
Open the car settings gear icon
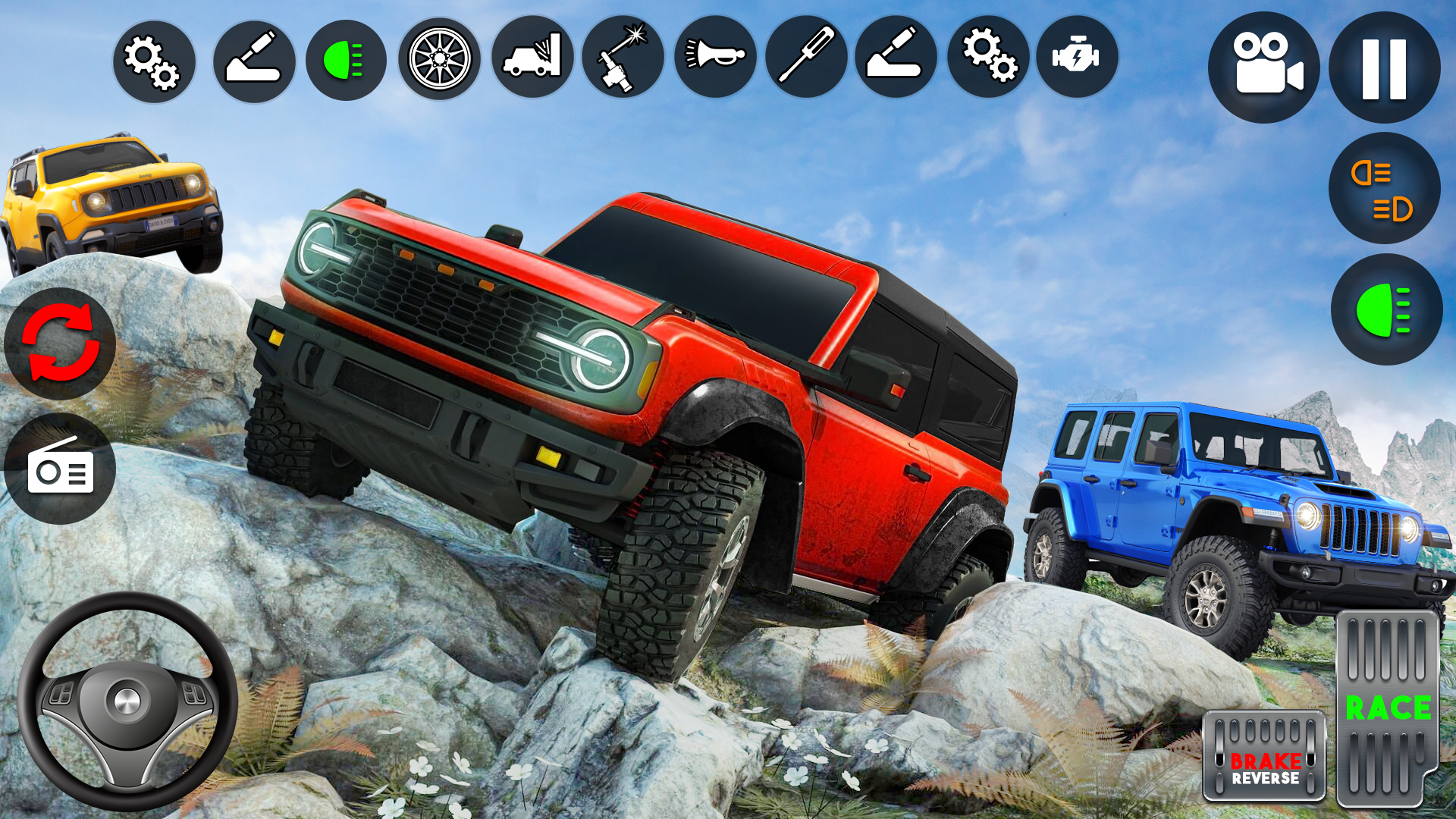coord(154,59)
